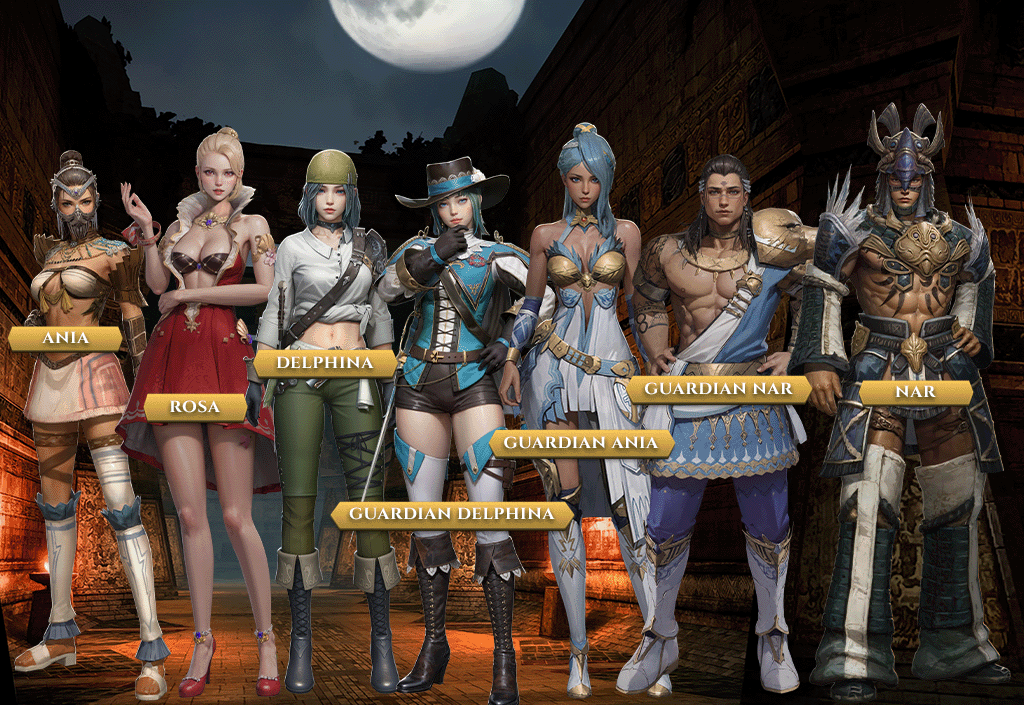Click the Delphina gold banner
The width and height of the screenshot is (1024, 705).
point(325,362)
